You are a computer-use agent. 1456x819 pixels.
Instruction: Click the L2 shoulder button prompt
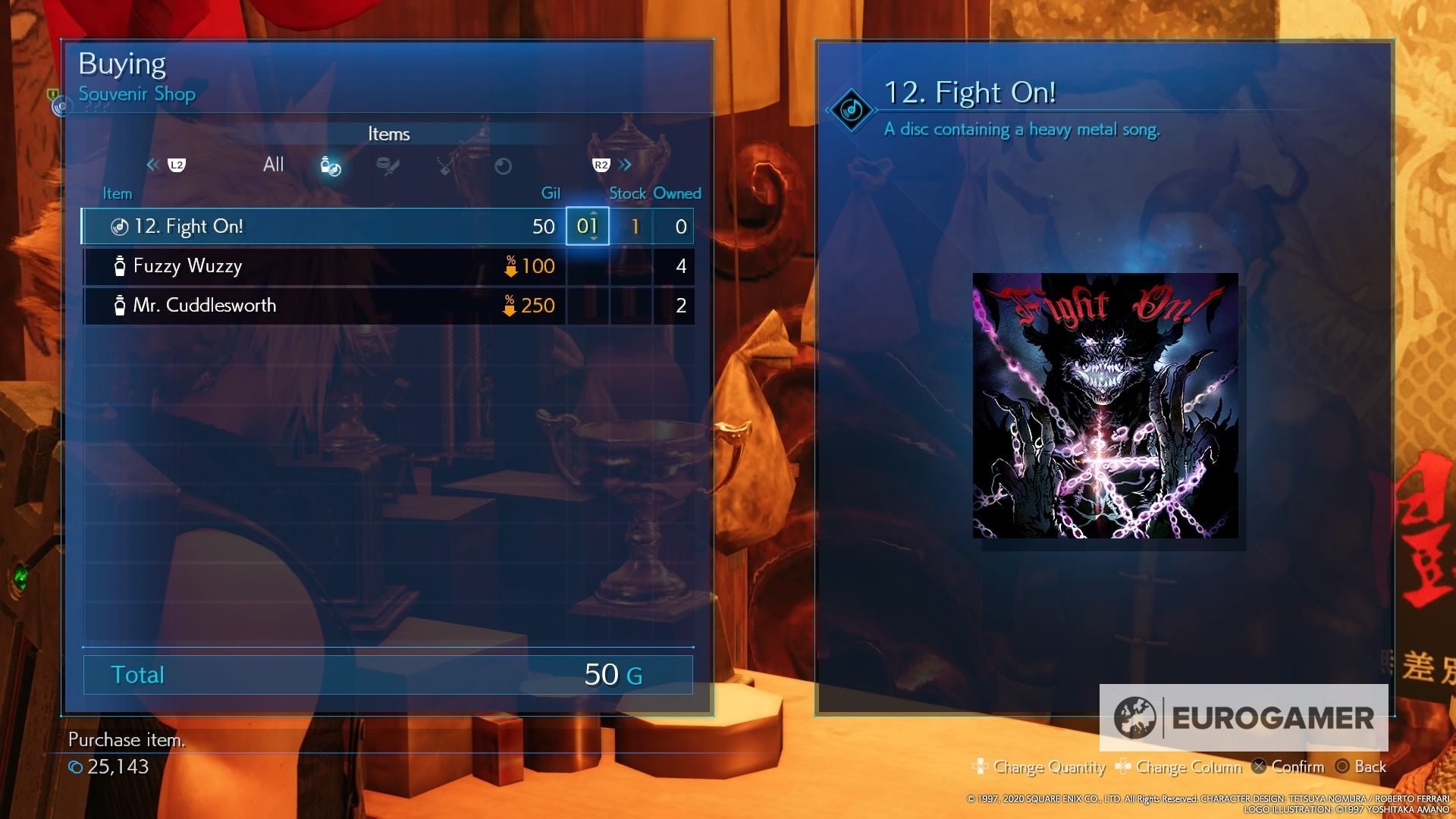[x=175, y=165]
